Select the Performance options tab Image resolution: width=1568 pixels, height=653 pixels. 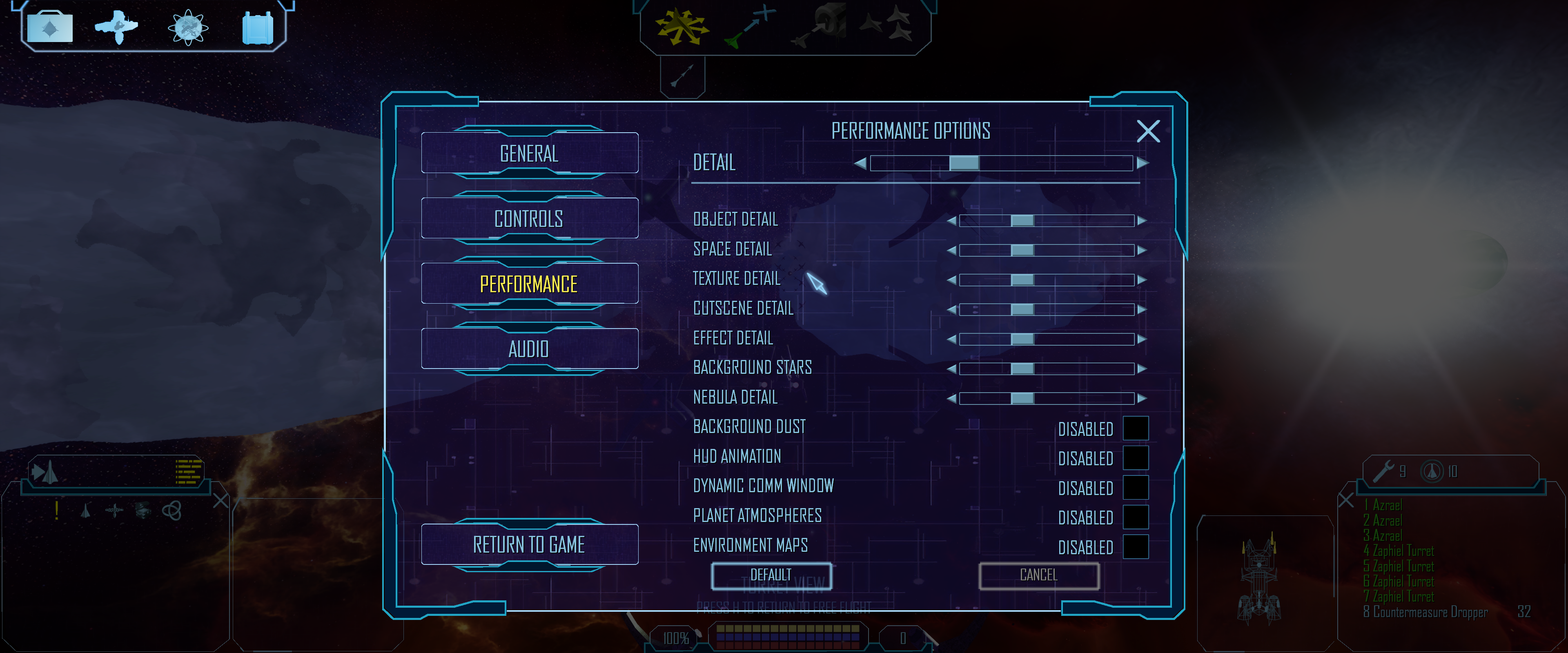click(528, 284)
